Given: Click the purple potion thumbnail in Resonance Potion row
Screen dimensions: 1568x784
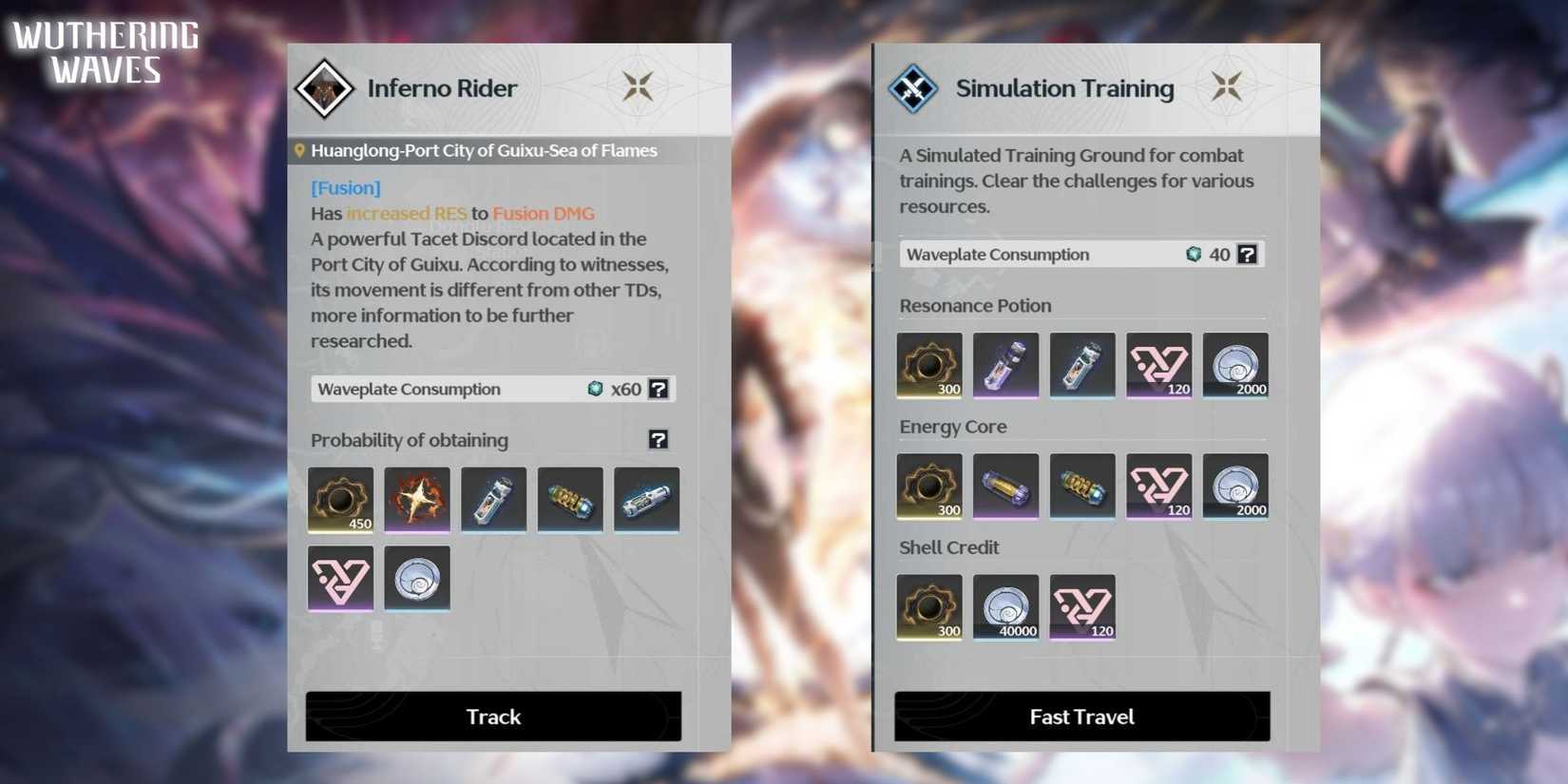Looking at the screenshot, I should click(x=1005, y=366).
